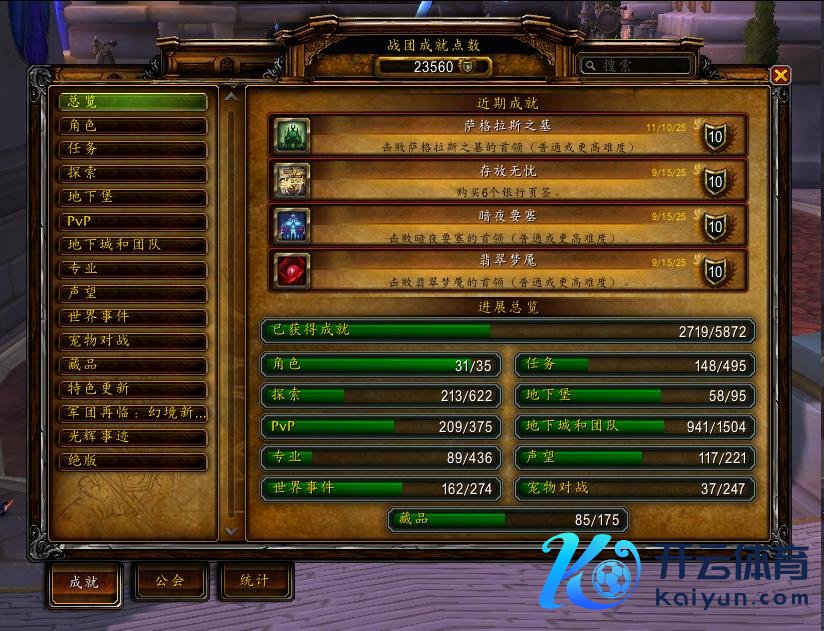Select the PvP category in the sidebar
Image resolution: width=824 pixels, height=631 pixels.
[132, 221]
